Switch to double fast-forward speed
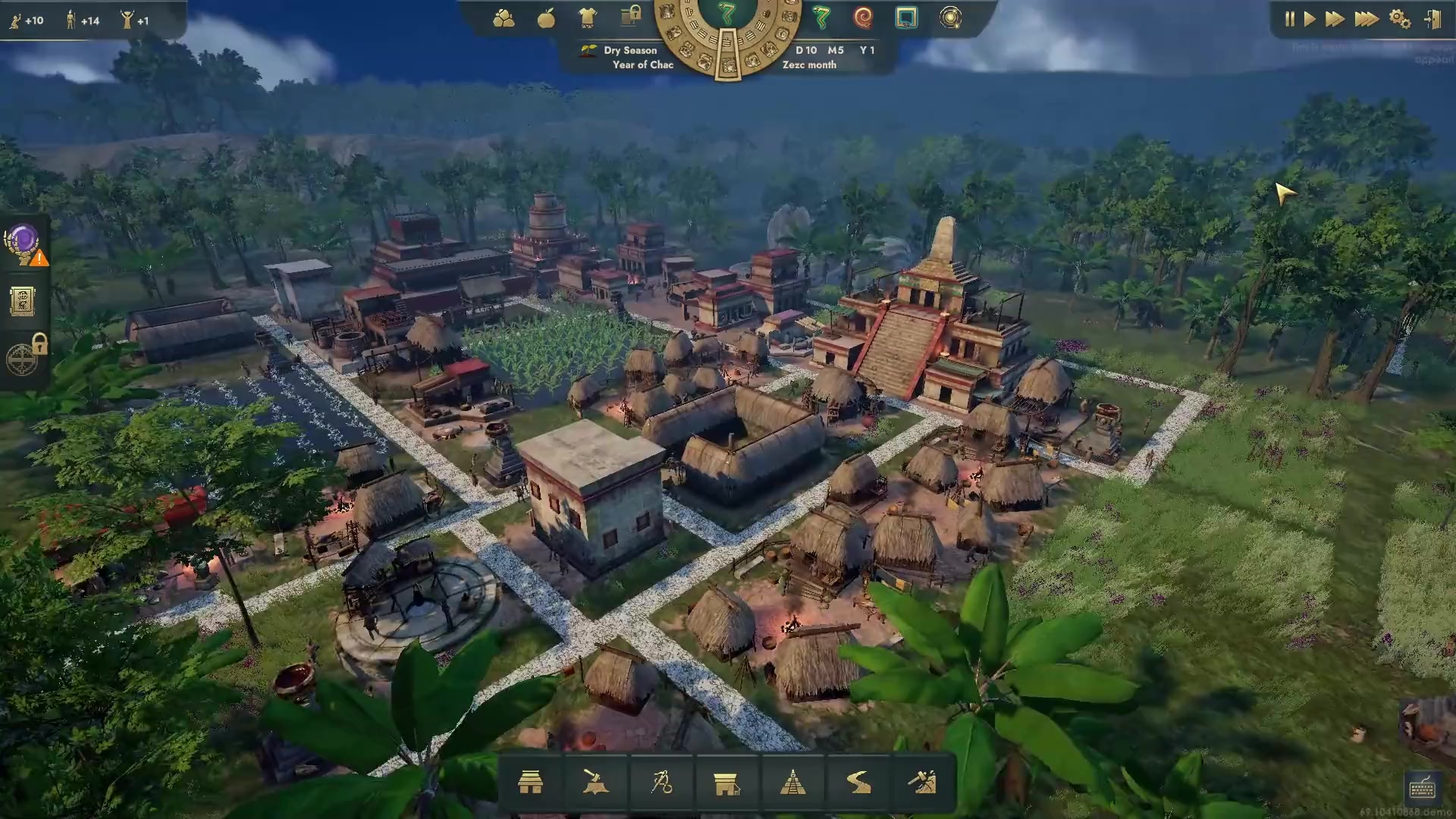Viewport: 1456px width, 819px height. click(1335, 20)
